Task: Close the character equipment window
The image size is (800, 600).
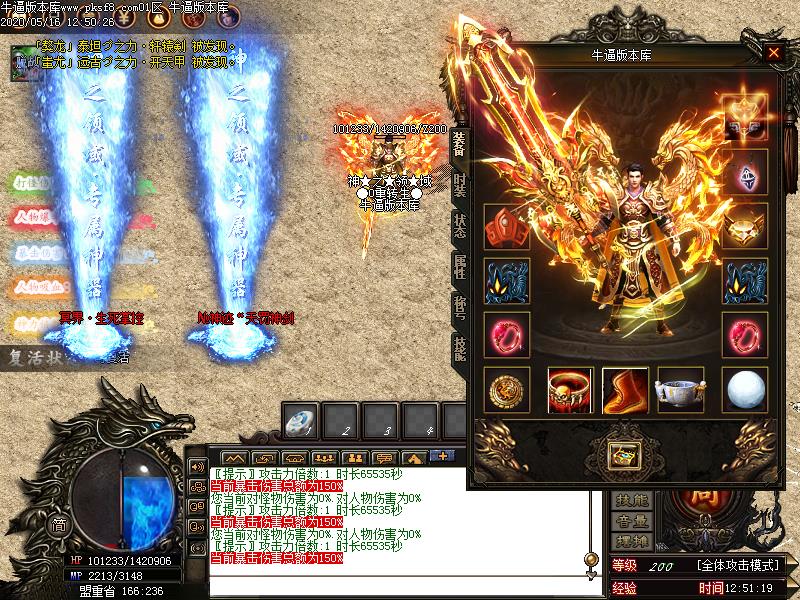Action: click(773, 53)
